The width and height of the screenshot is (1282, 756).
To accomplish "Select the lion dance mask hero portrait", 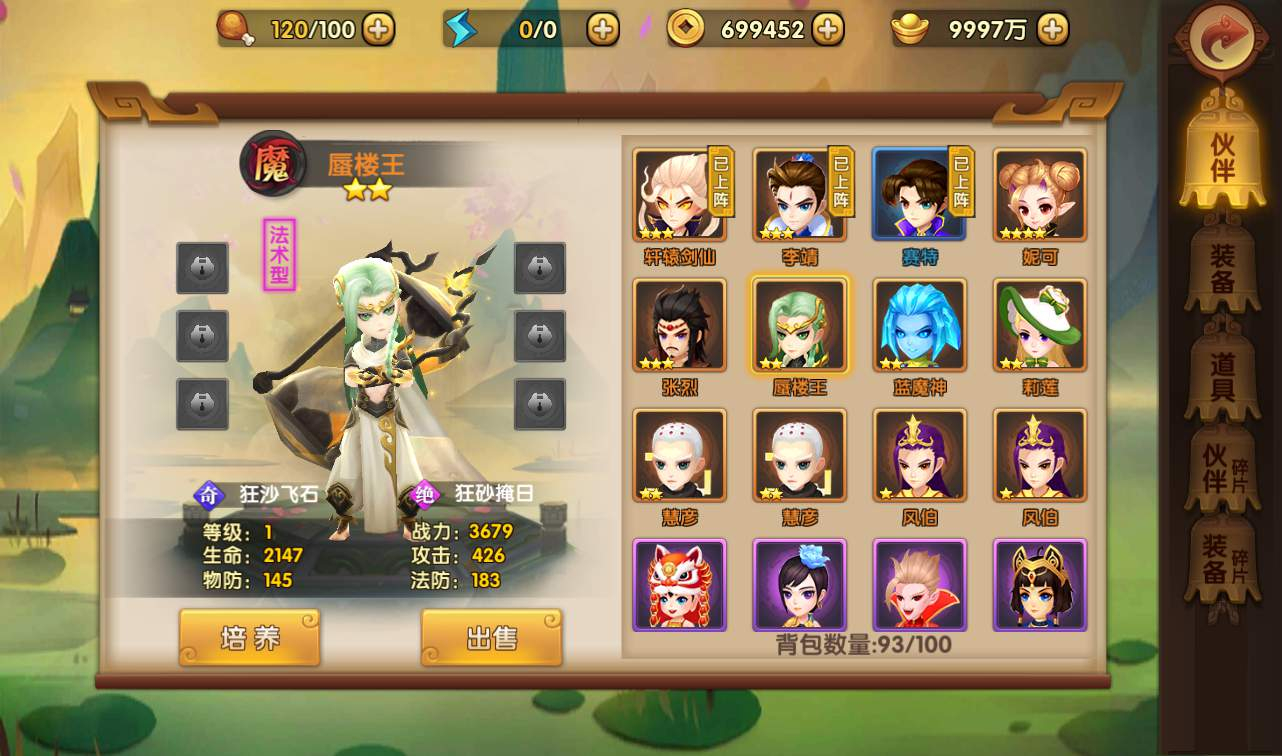I will coord(679,585).
